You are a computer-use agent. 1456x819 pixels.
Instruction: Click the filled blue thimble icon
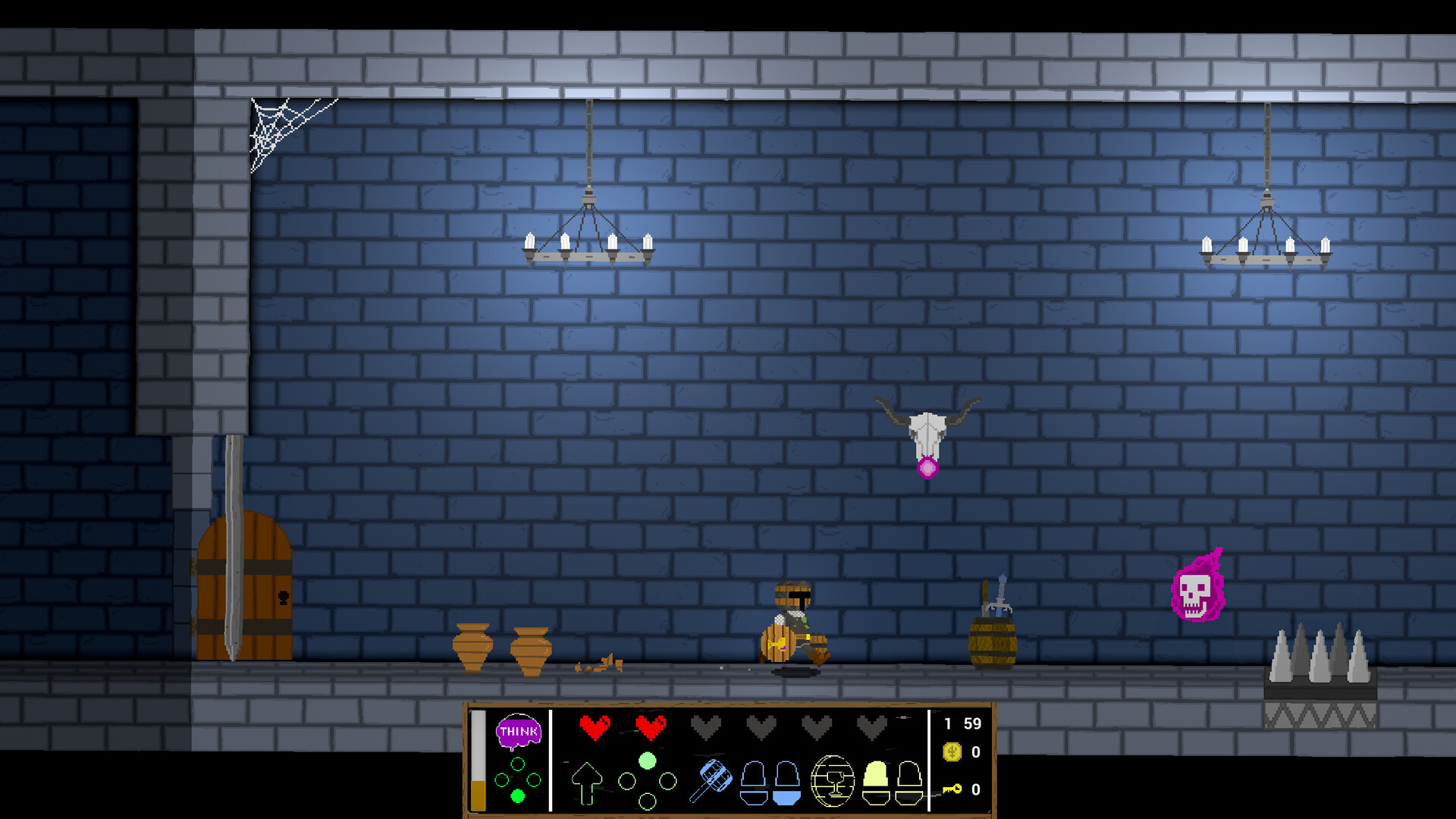786,781
